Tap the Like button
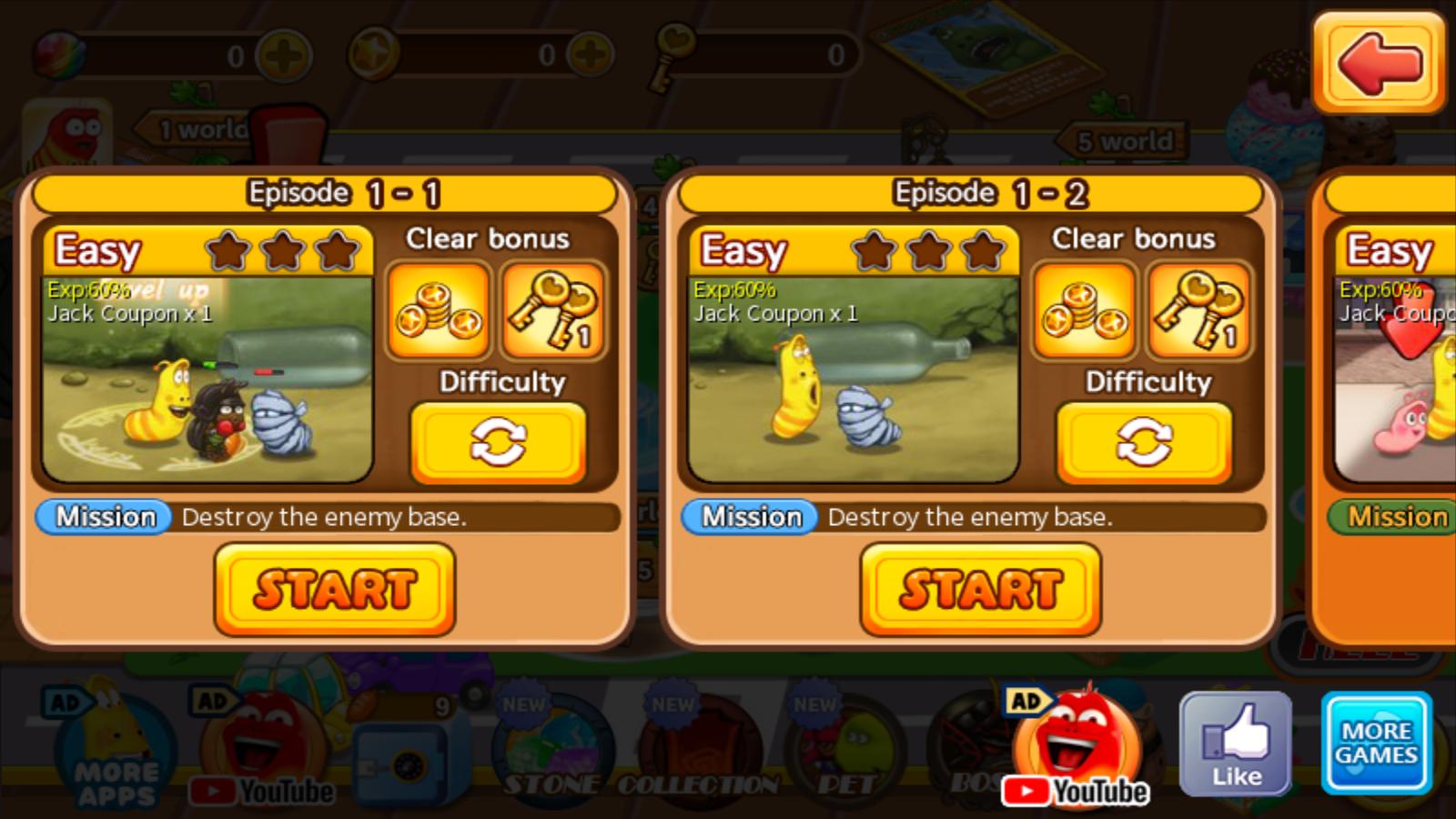Viewport: 1456px width, 819px height. (1235, 742)
